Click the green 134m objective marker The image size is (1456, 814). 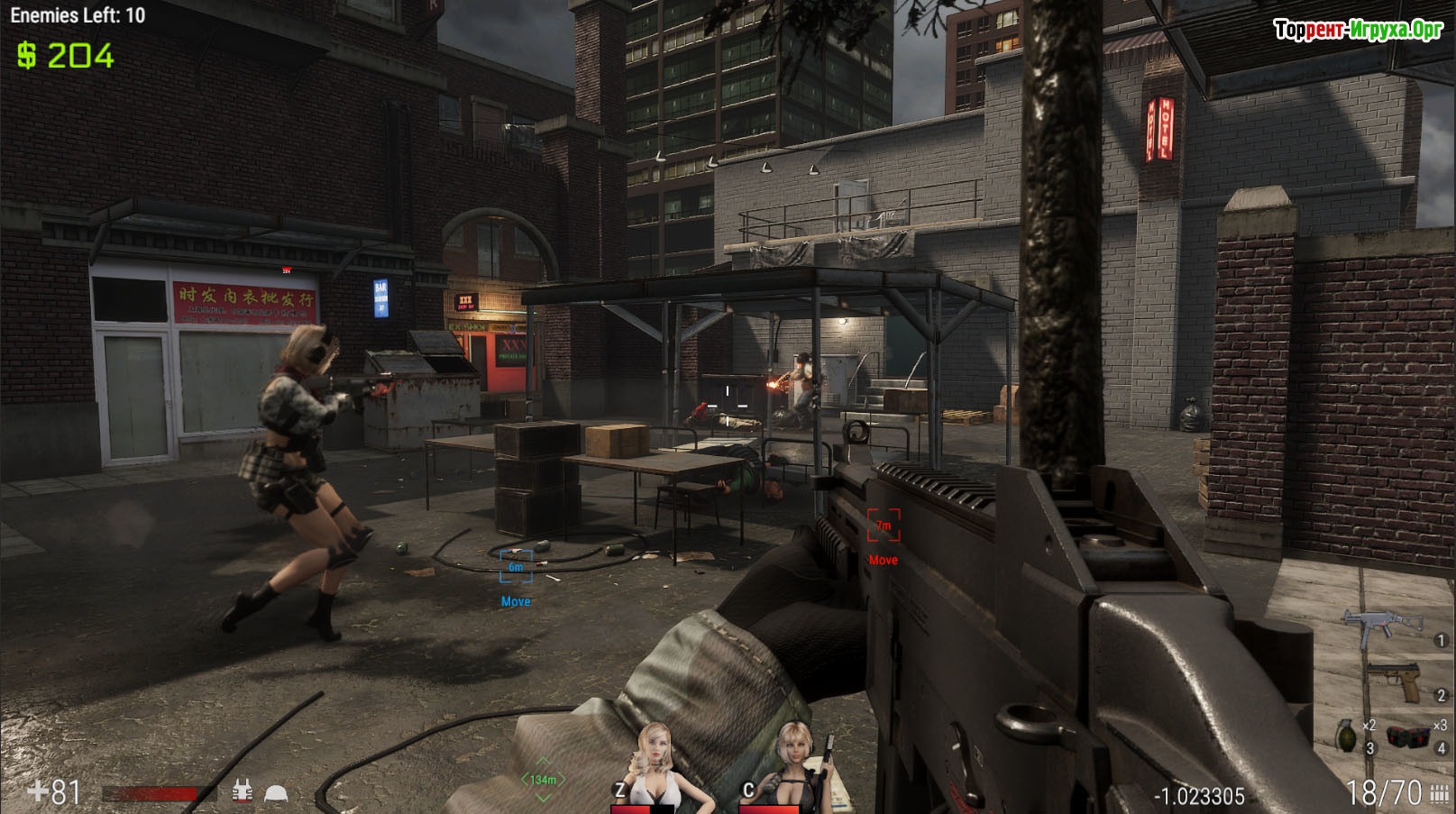coord(543,779)
